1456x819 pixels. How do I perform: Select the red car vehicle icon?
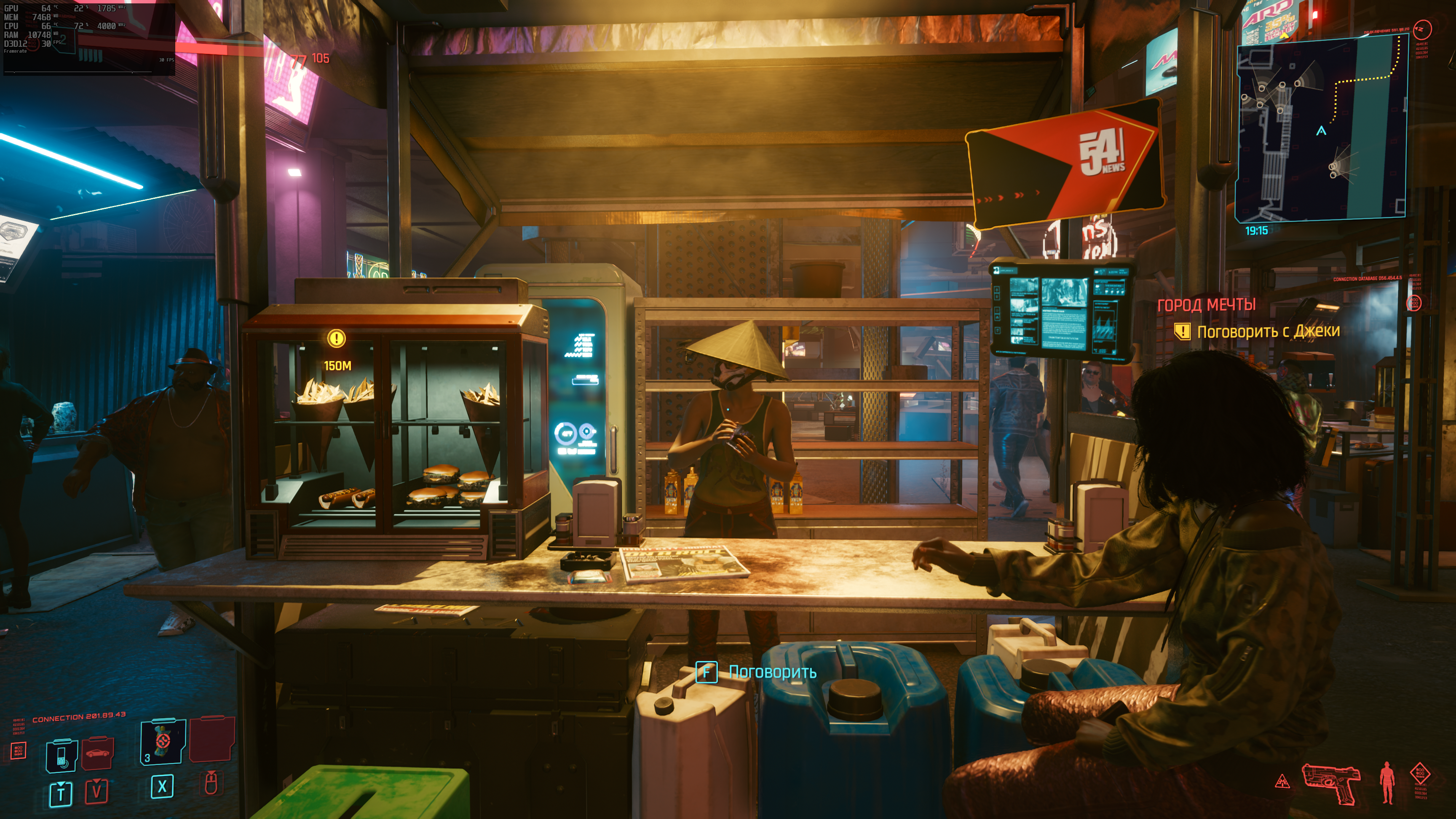[97, 753]
